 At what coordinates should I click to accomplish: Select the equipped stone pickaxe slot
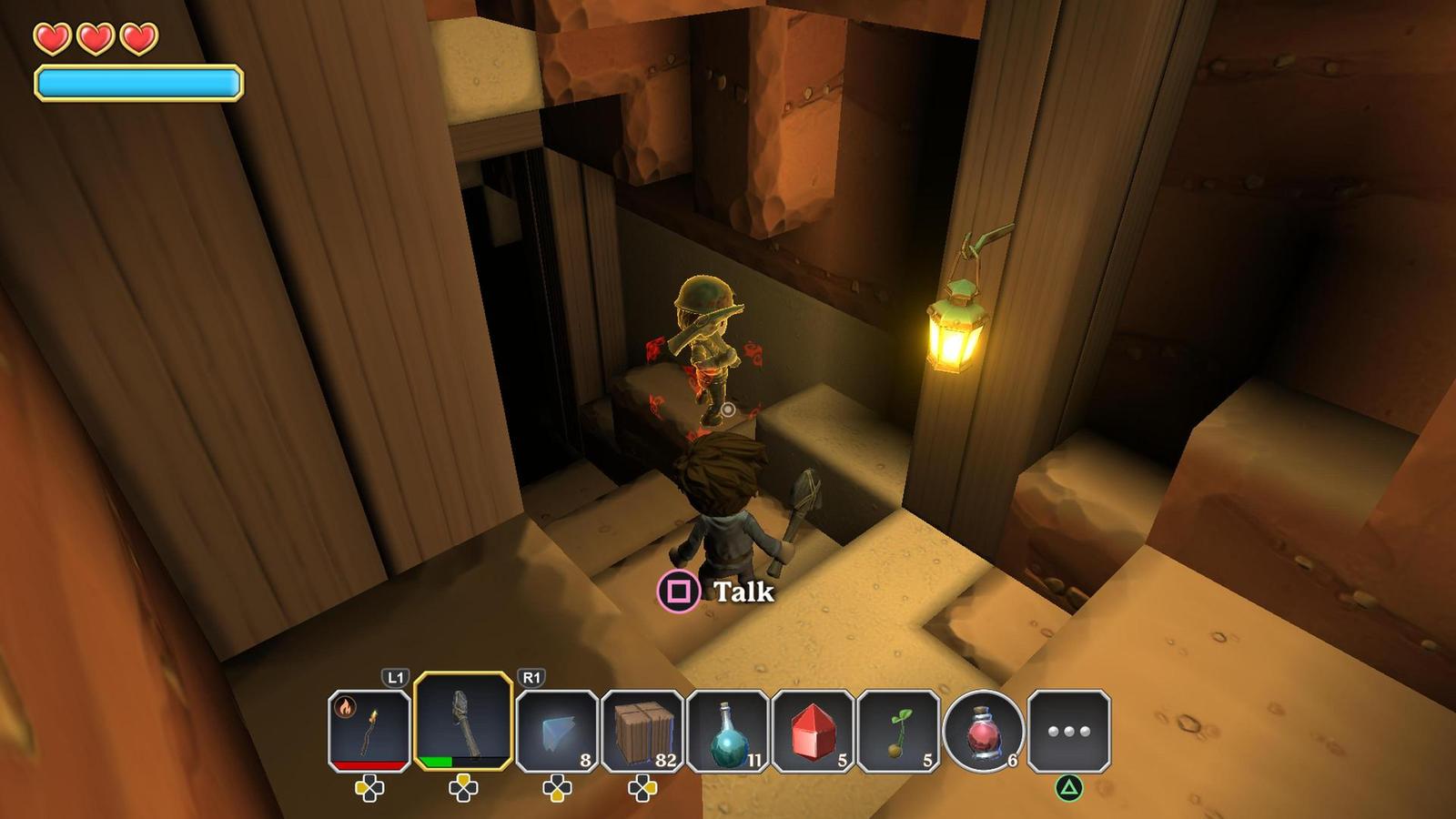[x=463, y=723]
